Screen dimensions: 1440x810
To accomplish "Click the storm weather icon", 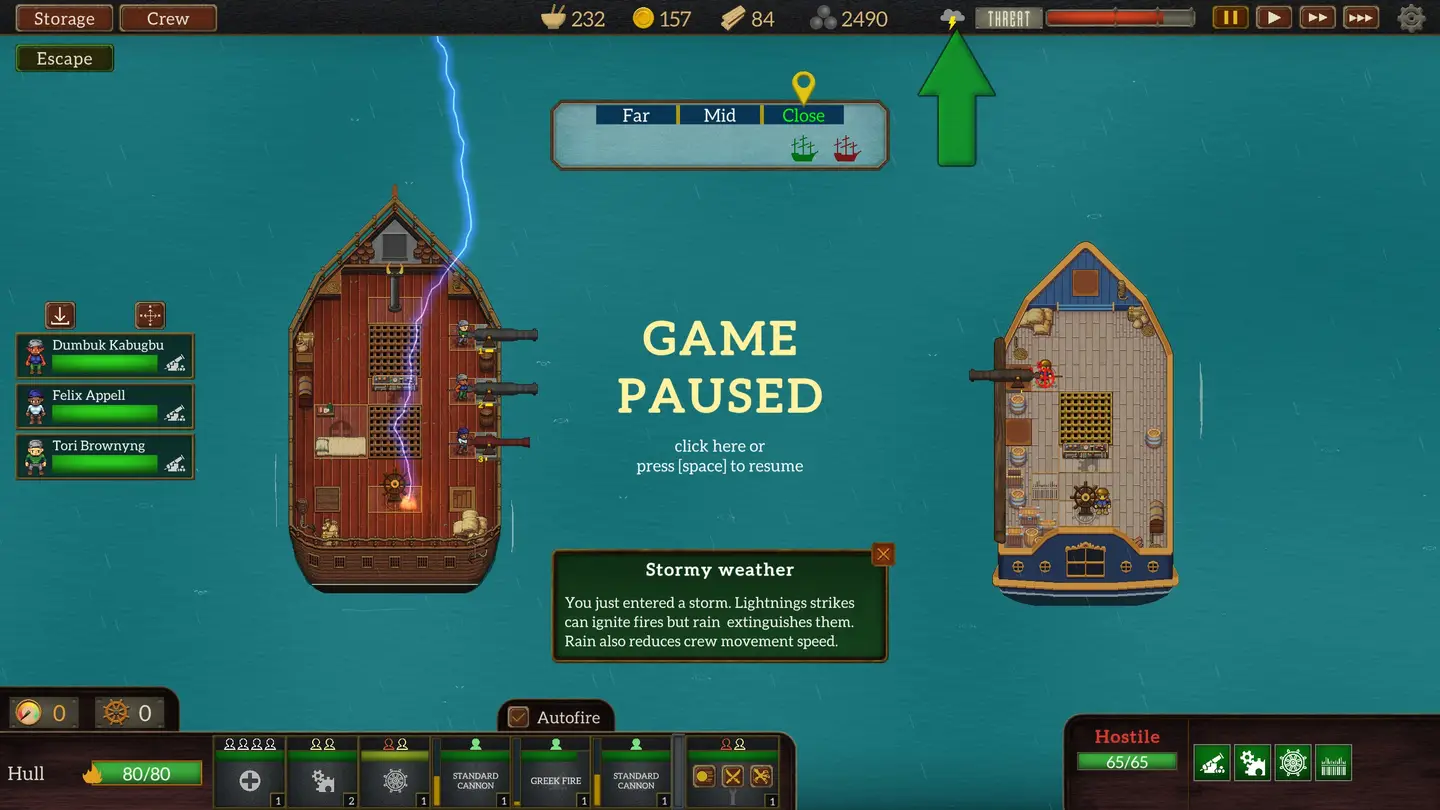I will (952, 18).
